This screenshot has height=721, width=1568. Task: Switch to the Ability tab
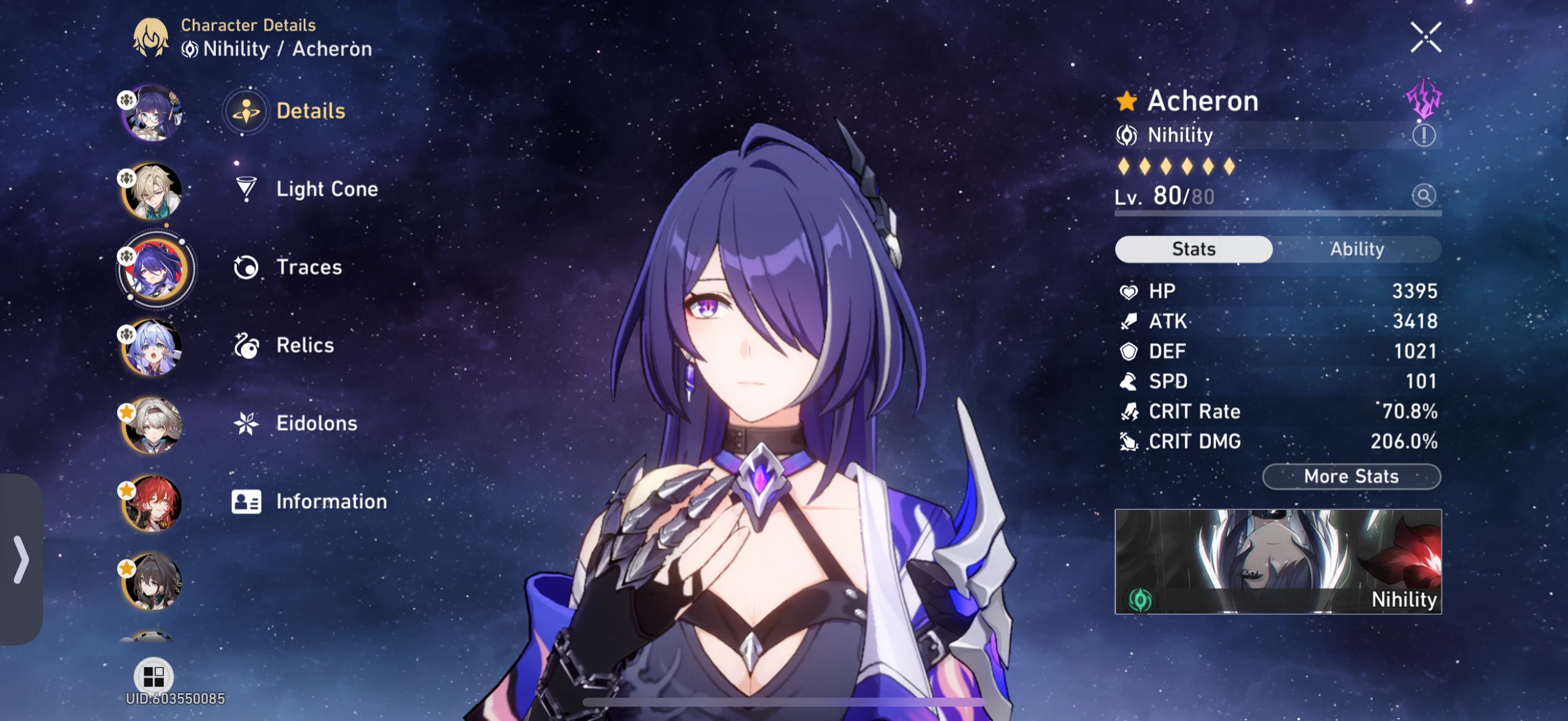point(1357,249)
